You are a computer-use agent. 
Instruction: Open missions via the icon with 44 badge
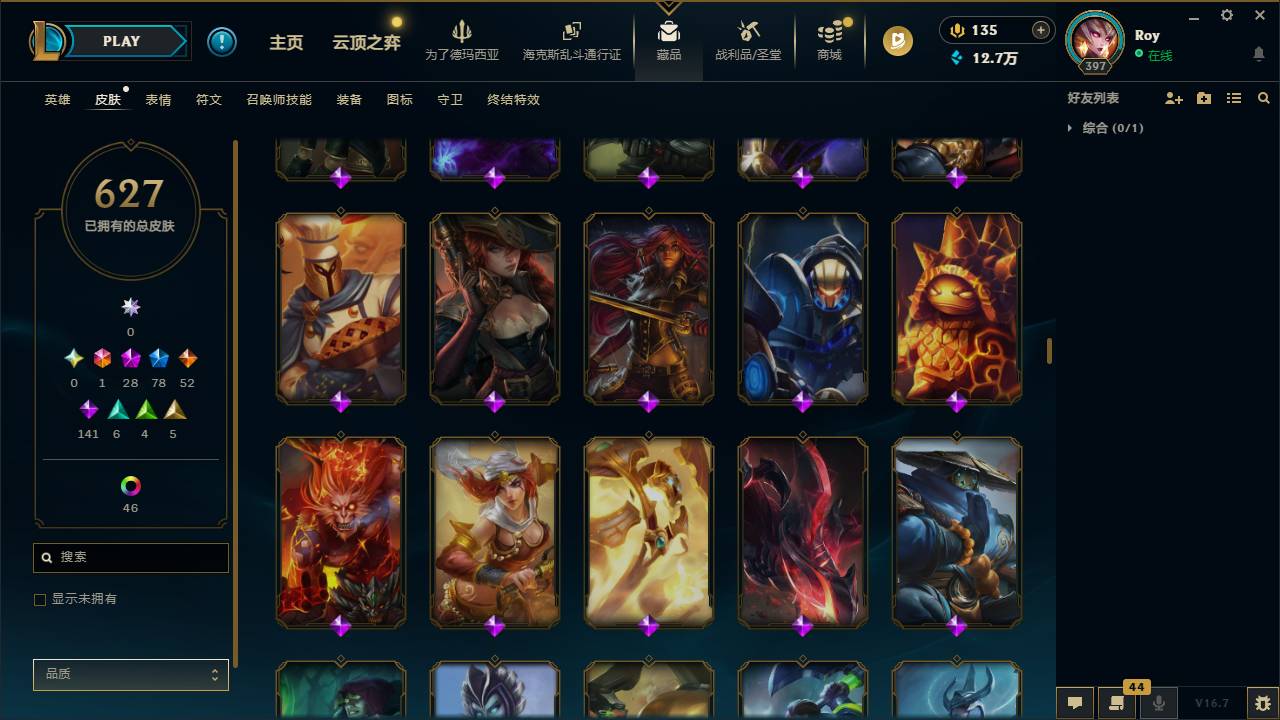pos(1117,703)
